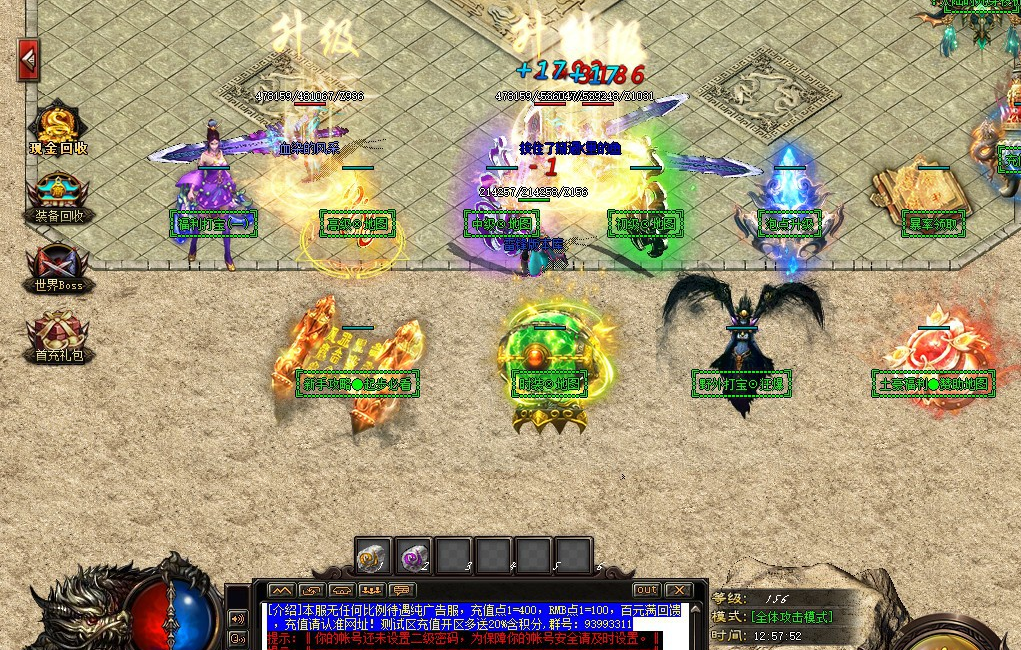
Task: Open the 现金回收 gold dragon icon
Action: click(x=59, y=129)
